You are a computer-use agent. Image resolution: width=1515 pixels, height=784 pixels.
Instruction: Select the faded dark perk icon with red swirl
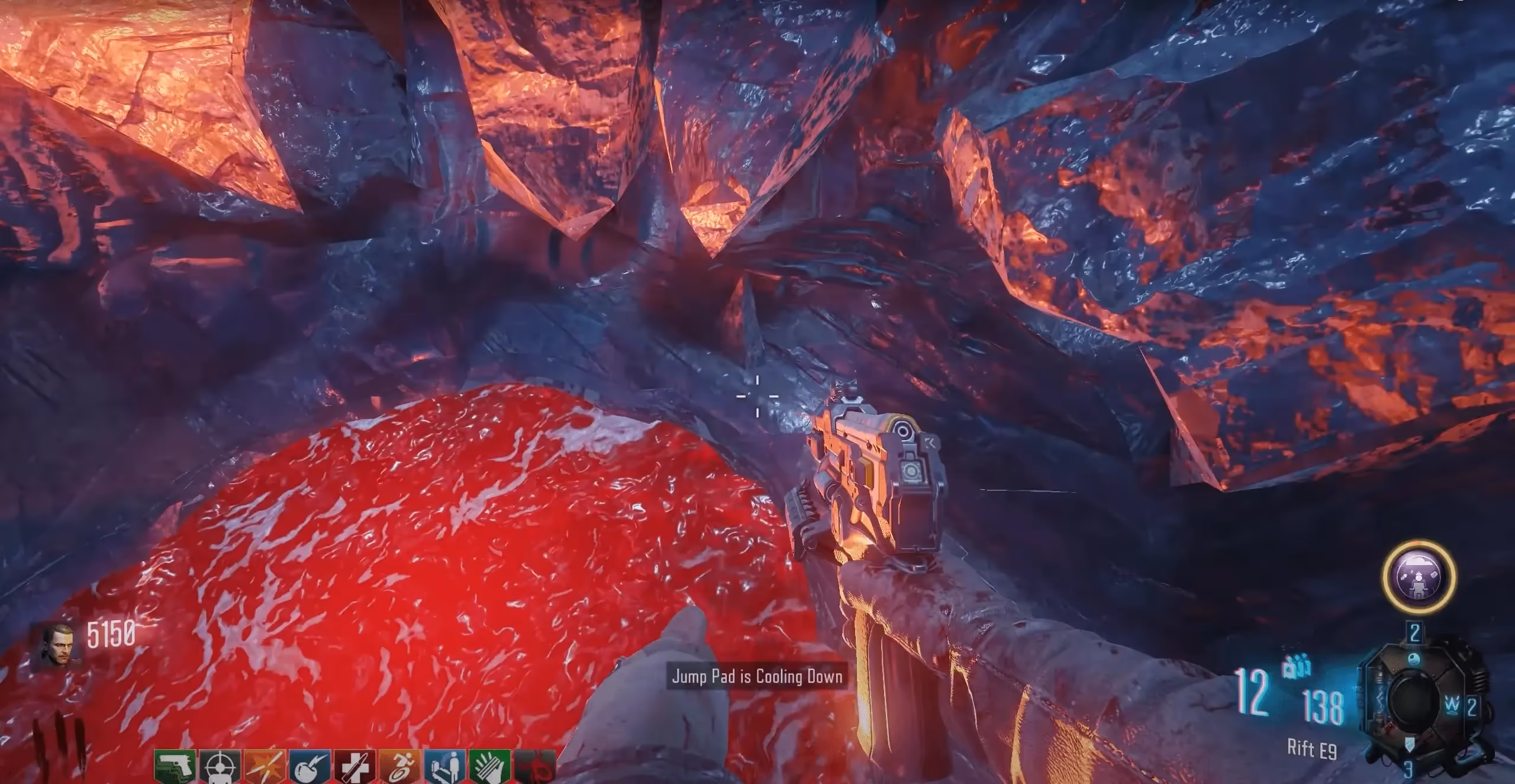534,767
